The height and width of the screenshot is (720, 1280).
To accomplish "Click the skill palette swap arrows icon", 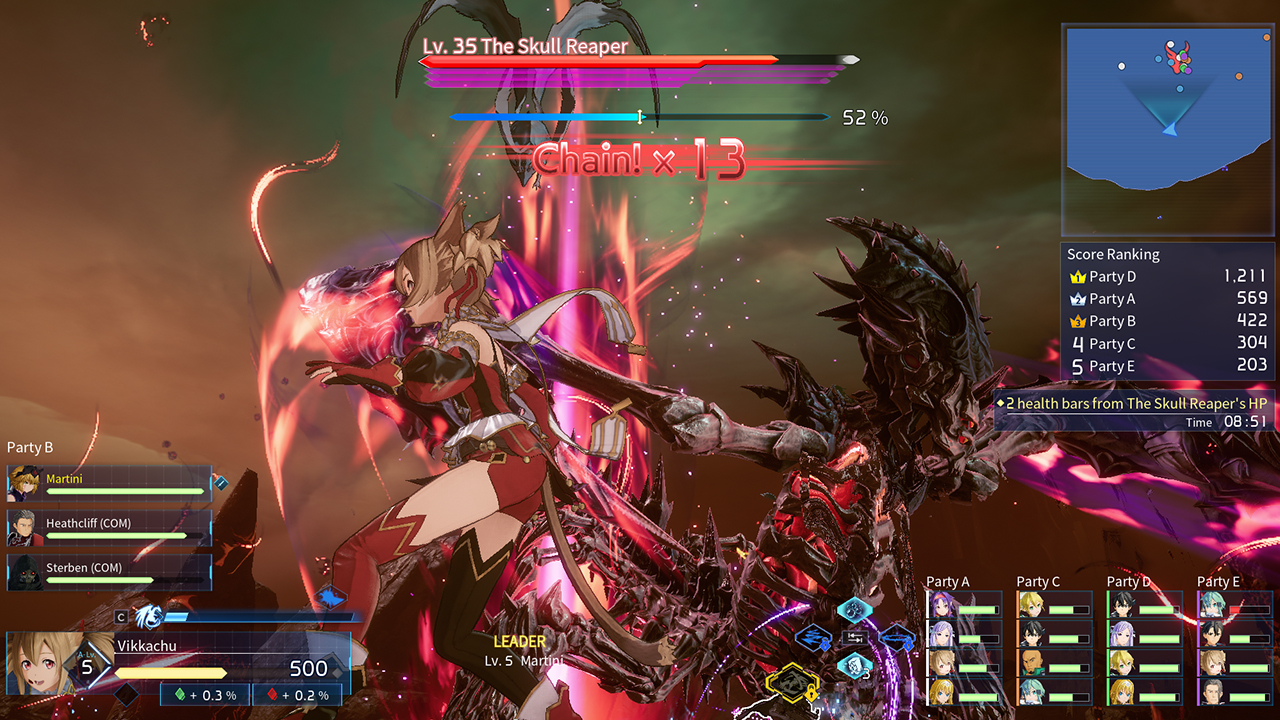I will (854, 637).
